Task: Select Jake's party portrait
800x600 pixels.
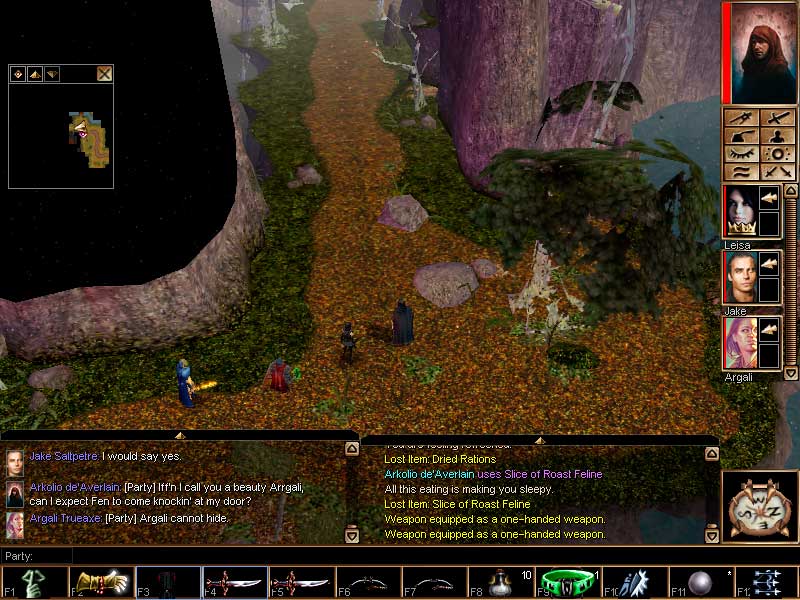Action: coord(741,277)
